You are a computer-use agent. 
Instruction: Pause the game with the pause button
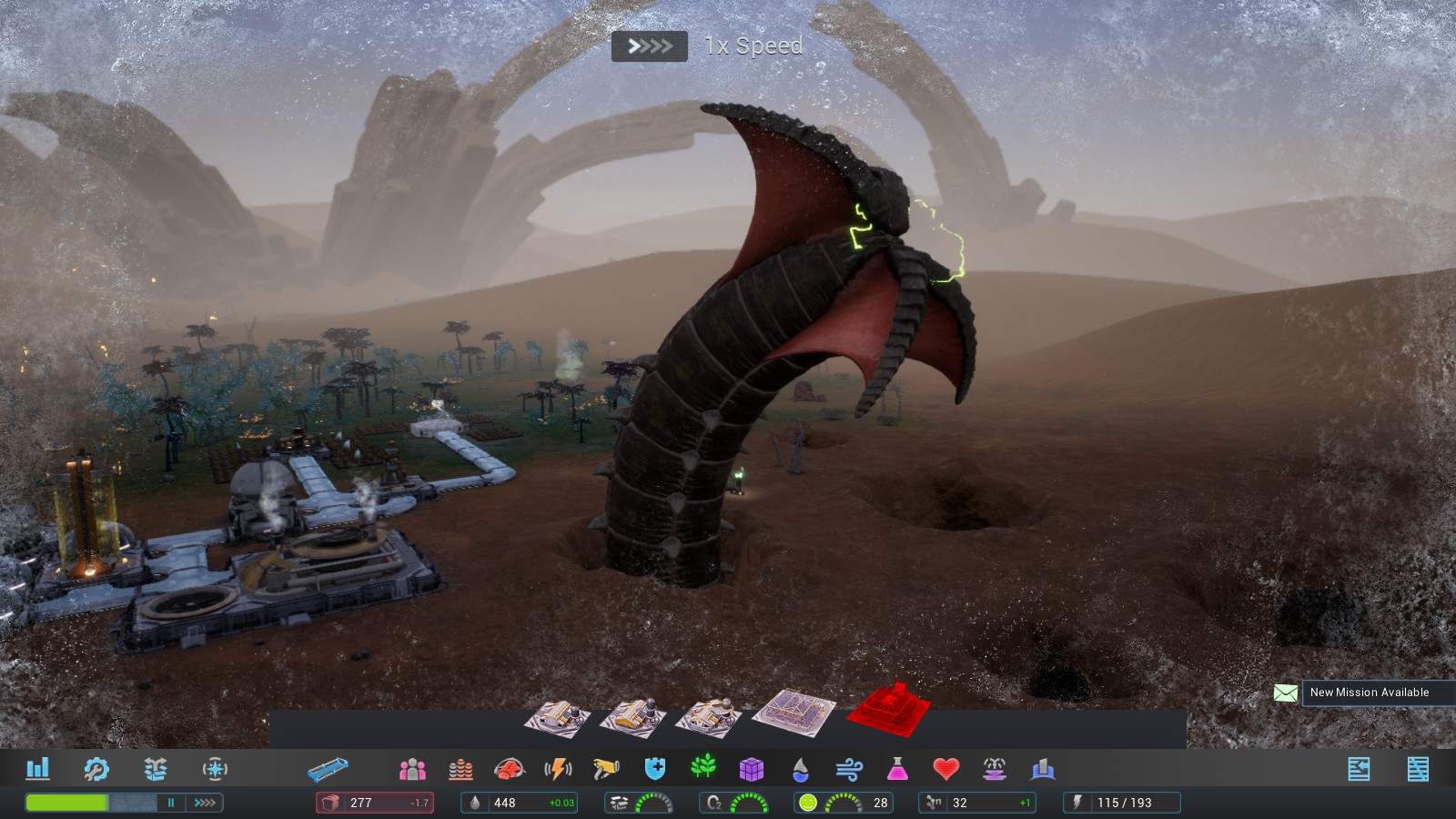coord(170,803)
